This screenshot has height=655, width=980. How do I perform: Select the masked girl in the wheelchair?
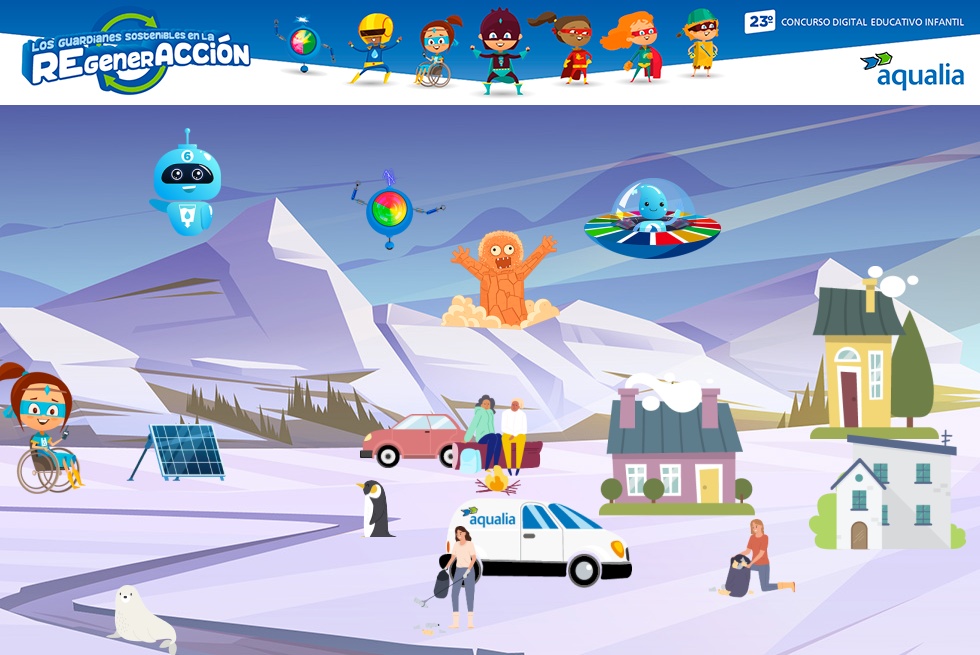(x=42, y=430)
